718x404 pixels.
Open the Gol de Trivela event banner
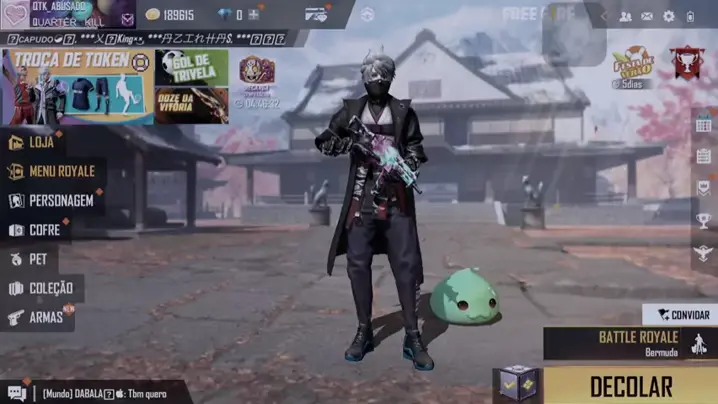tap(191, 67)
